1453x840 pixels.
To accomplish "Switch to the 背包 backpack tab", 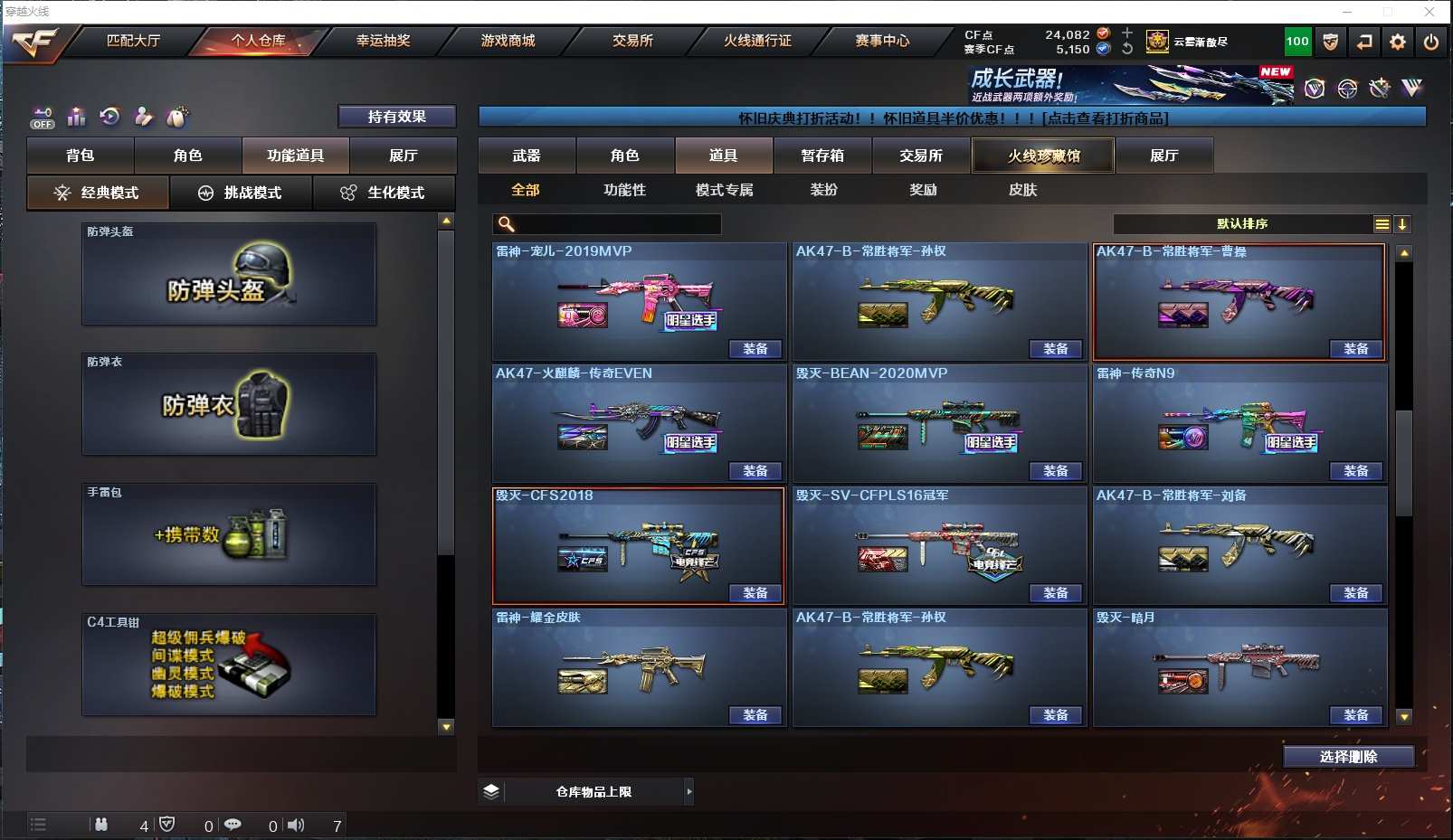I will point(81,156).
